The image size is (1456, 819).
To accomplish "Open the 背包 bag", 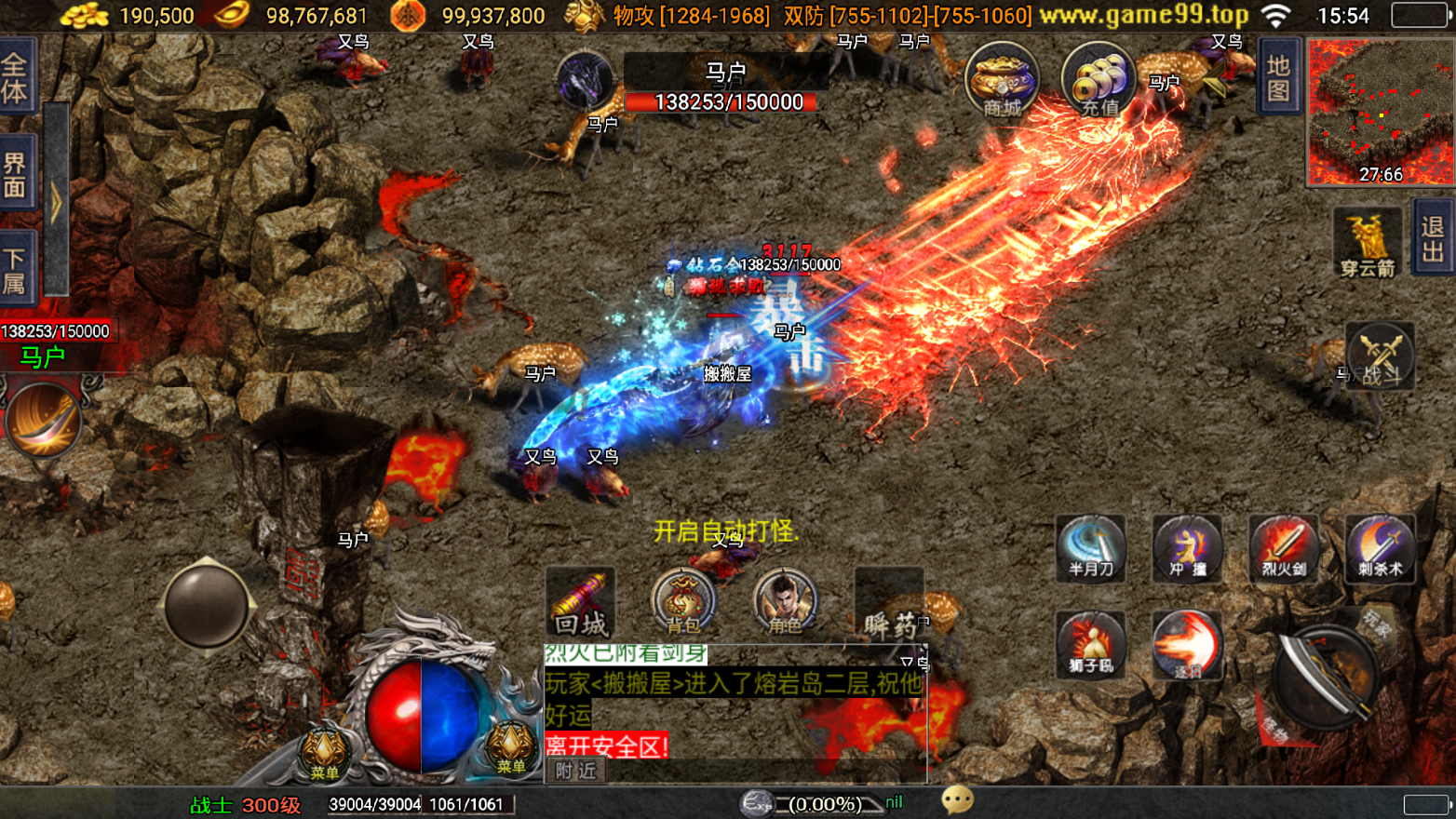I will (682, 602).
